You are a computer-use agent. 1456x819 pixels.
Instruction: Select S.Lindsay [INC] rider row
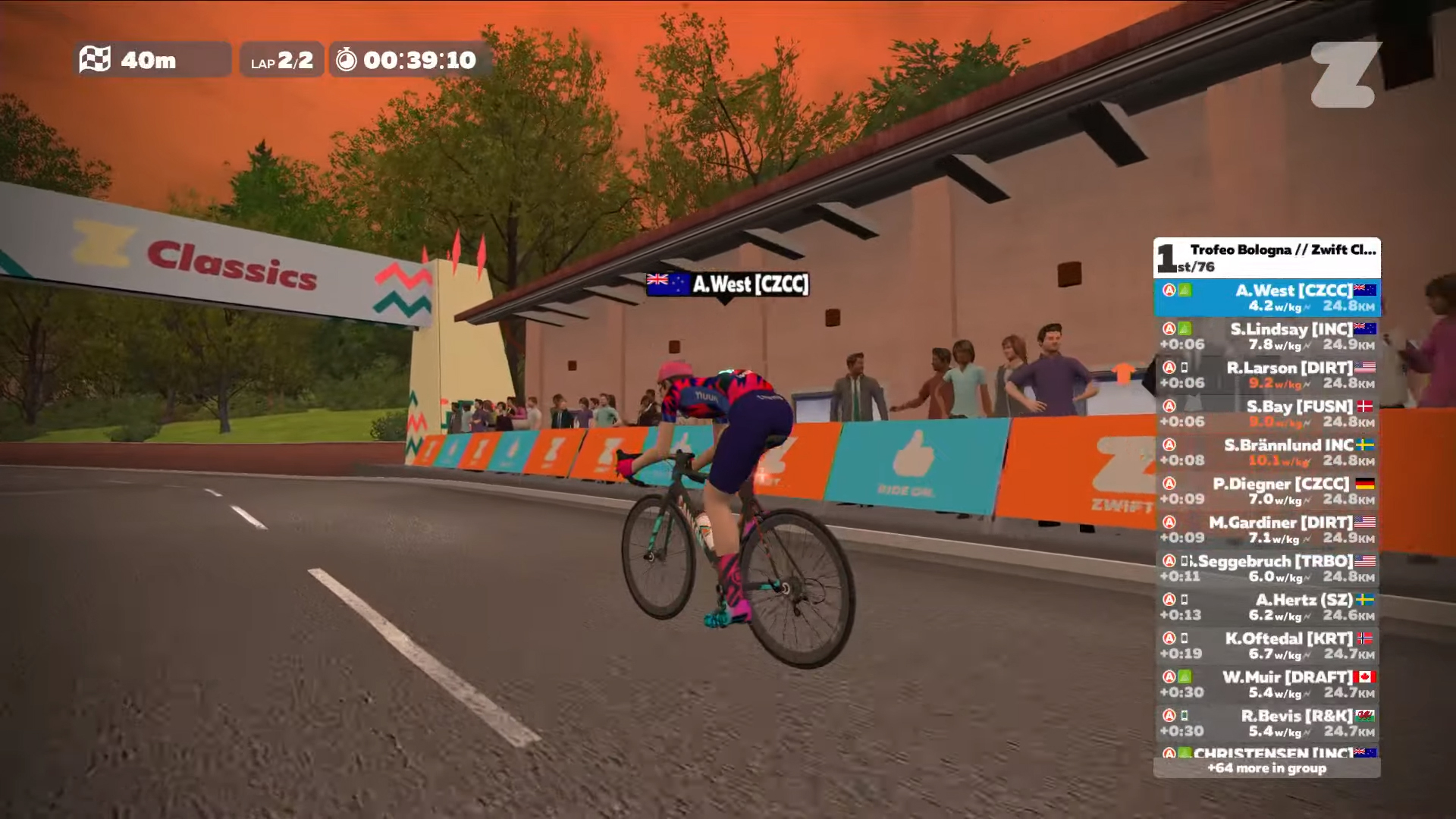(1266, 336)
